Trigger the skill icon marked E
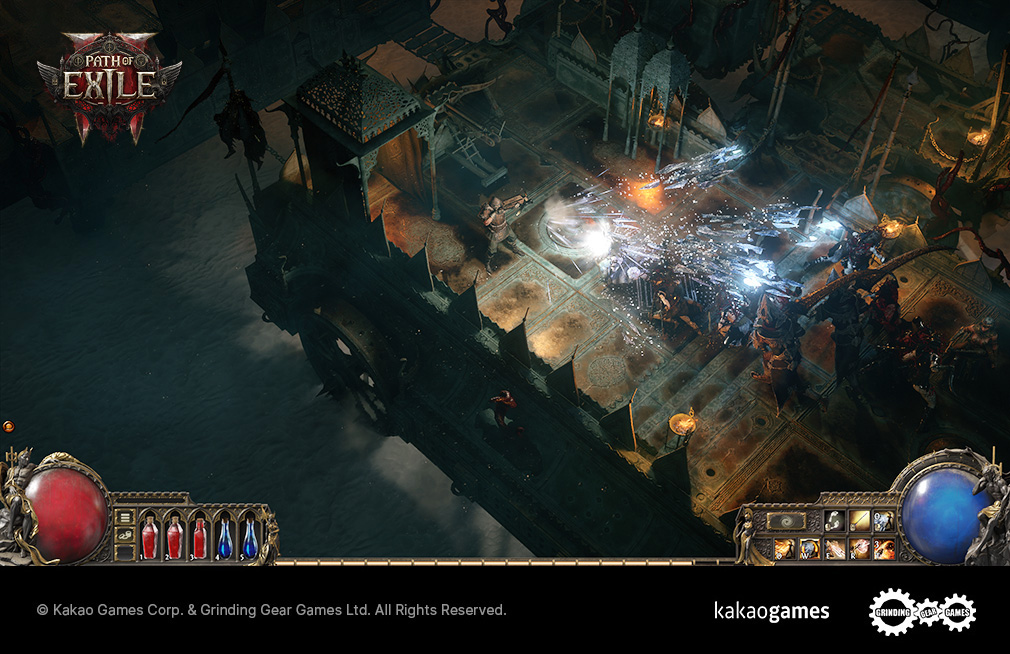 click(835, 548)
